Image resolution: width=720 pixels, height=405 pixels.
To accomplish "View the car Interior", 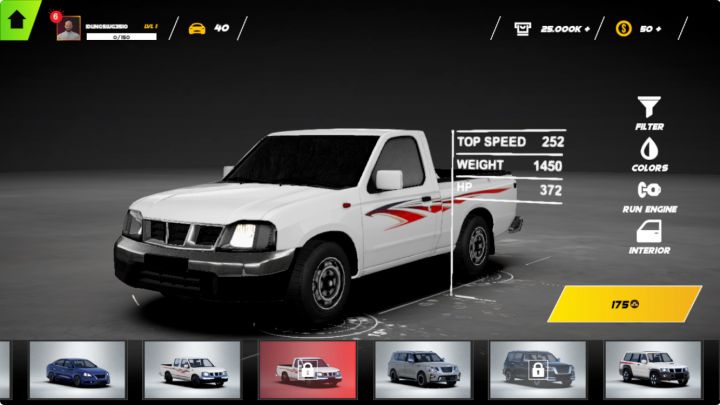I will click(649, 236).
